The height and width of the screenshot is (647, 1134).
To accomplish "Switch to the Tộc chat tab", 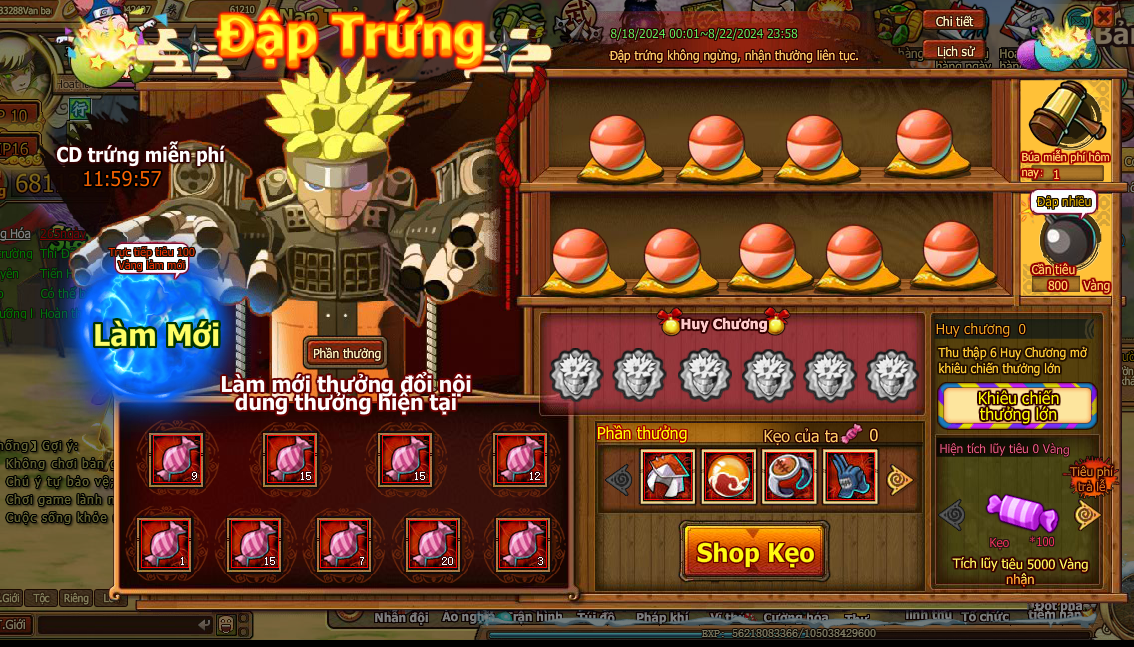I will [x=42, y=598].
